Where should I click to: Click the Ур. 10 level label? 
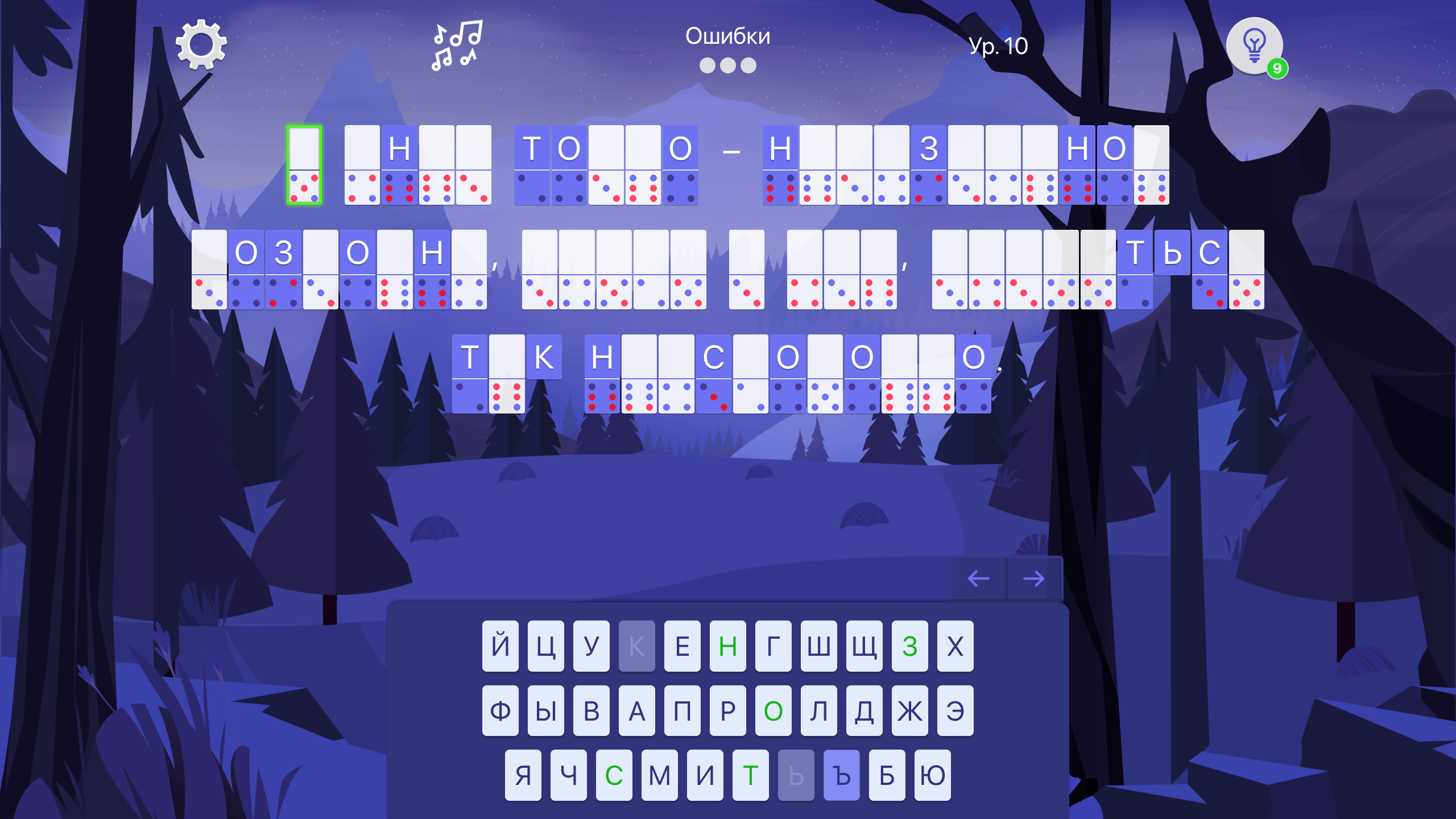pos(998,47)
